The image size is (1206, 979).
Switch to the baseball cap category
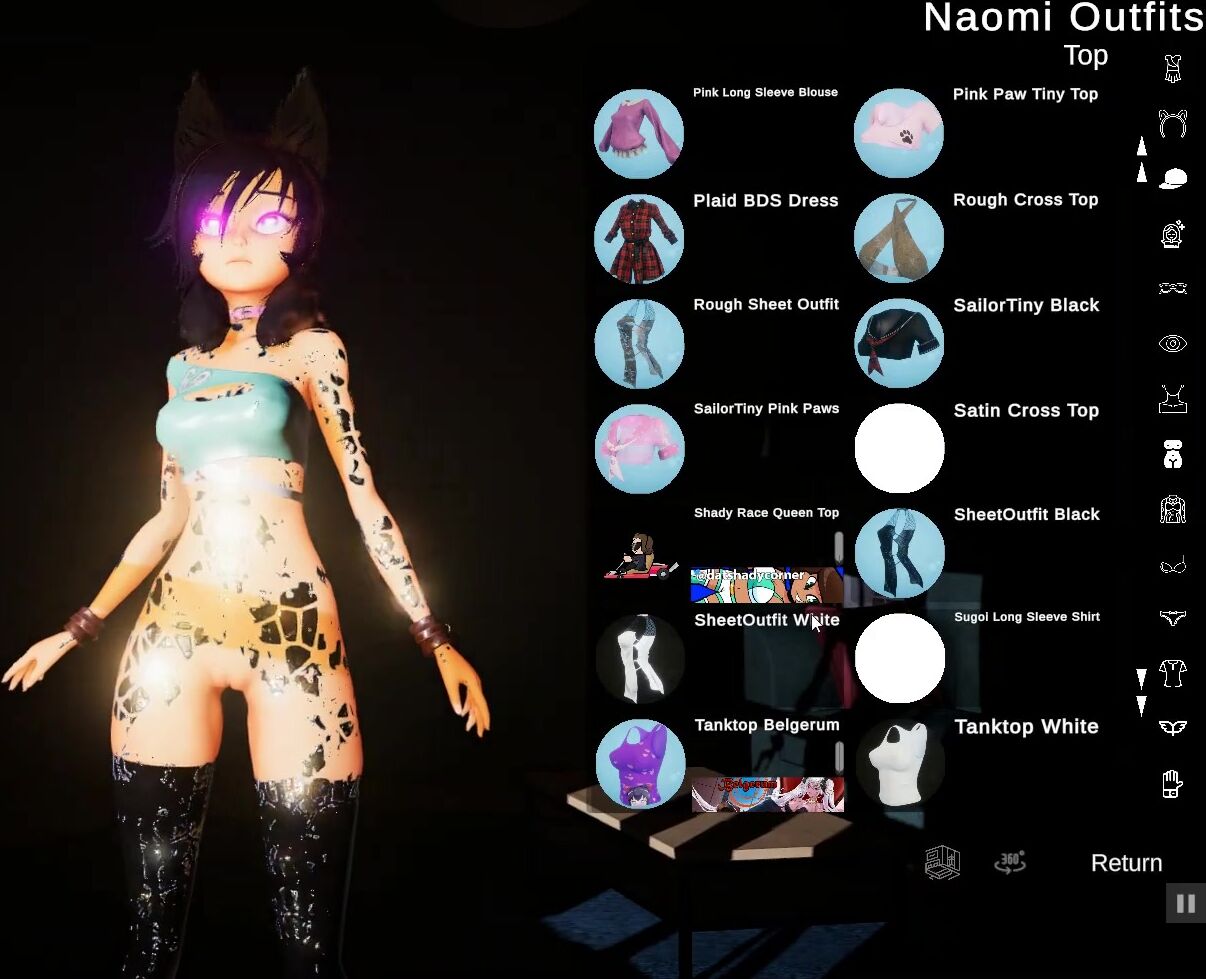1172,179
